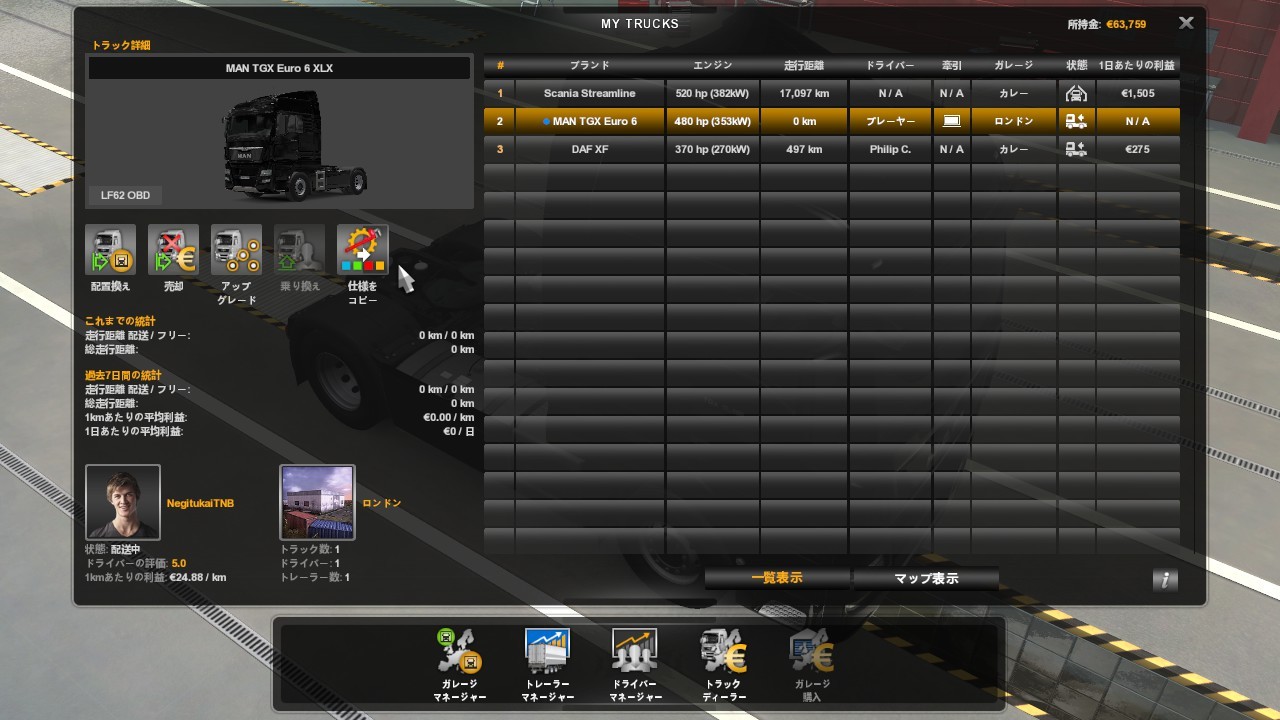Image resolution: width=1280 pixels, height=720 pixels.
Task: Click the ロンドン garage thumbnail
Action: (x=317, y=502)
